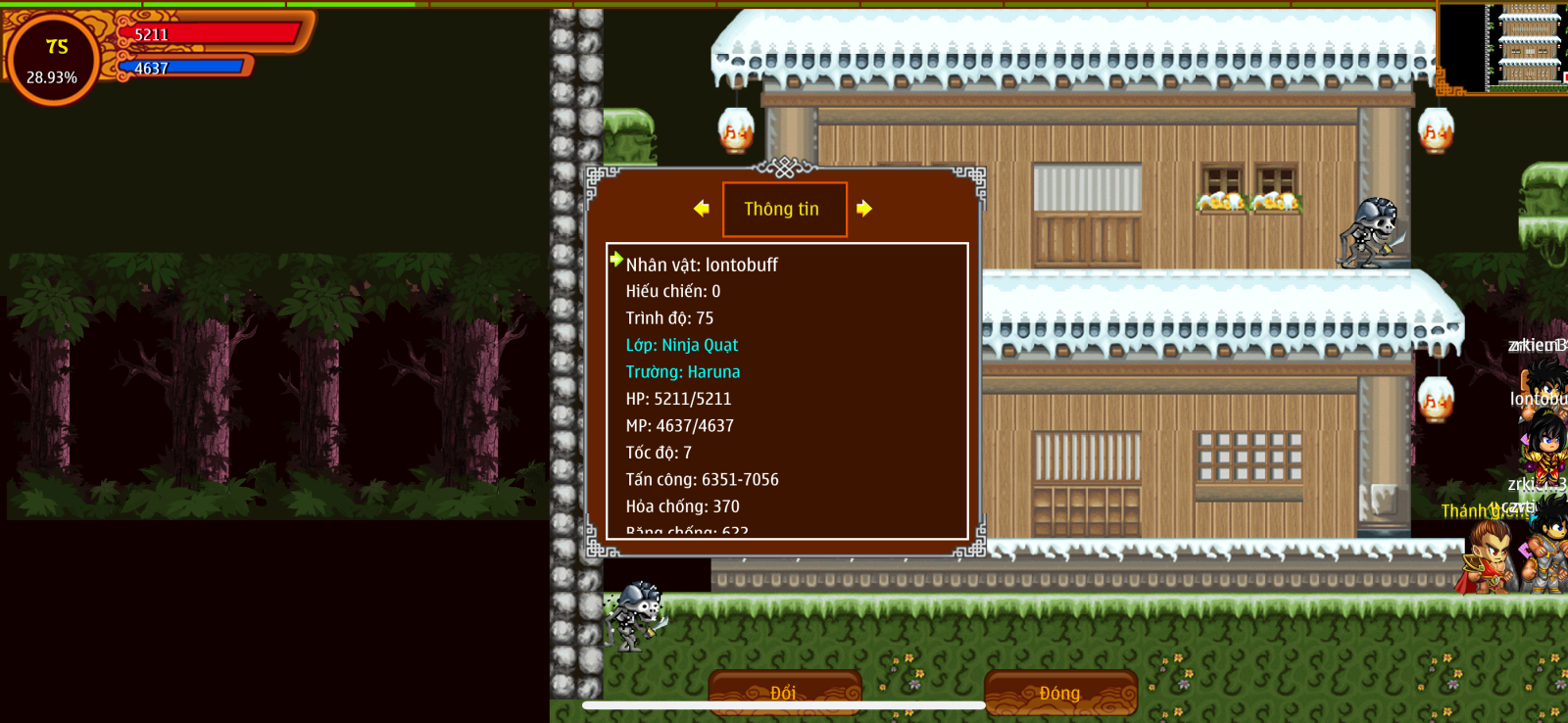Screen dimensions: 1568x723
Task: Click the Đổi button
Action: [x=784, y=692]
